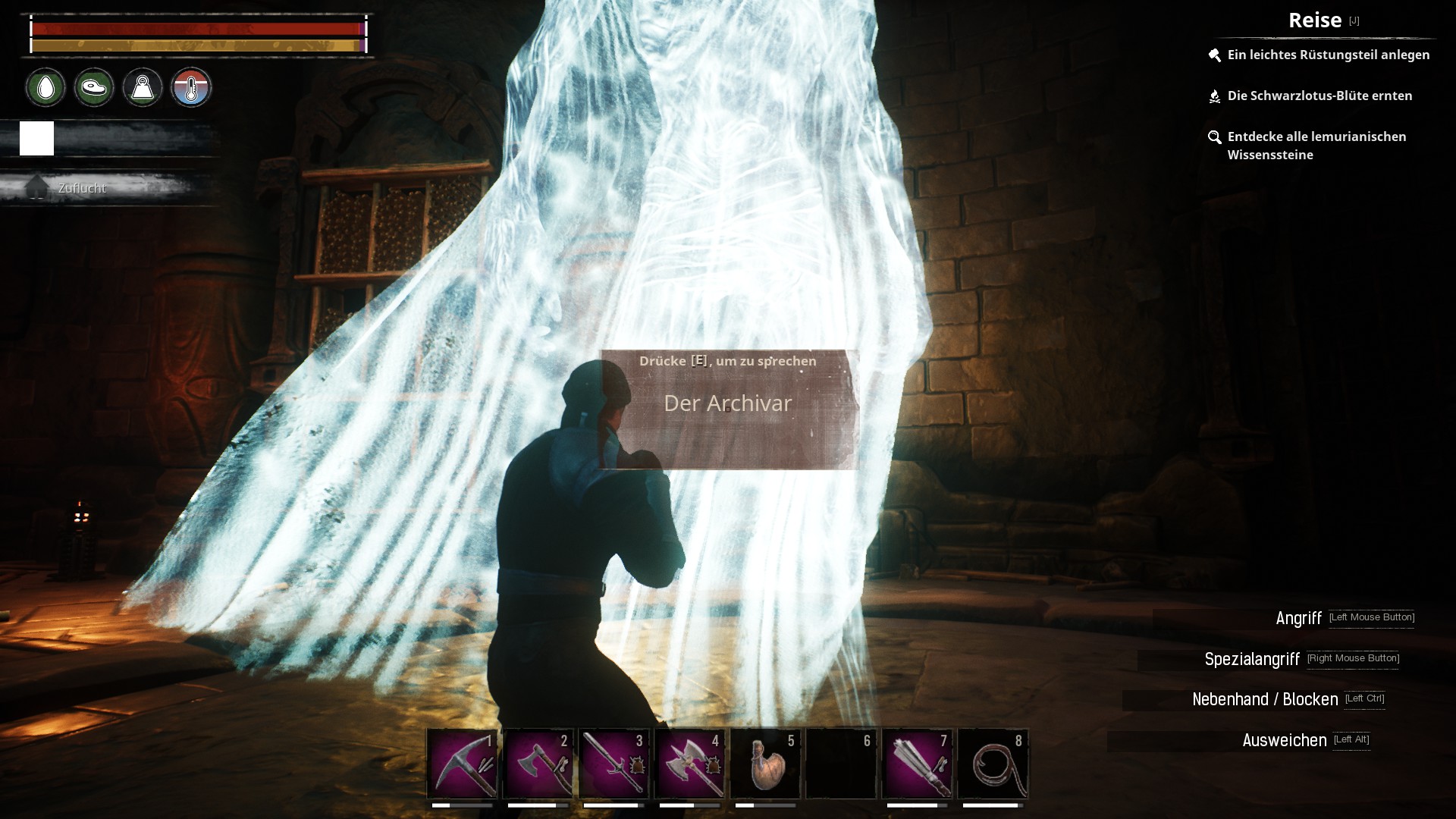Click the thirst water drop status icon
Image resolution: width=1456 pixels, height=819 pixels.
[x=45, y=88]
